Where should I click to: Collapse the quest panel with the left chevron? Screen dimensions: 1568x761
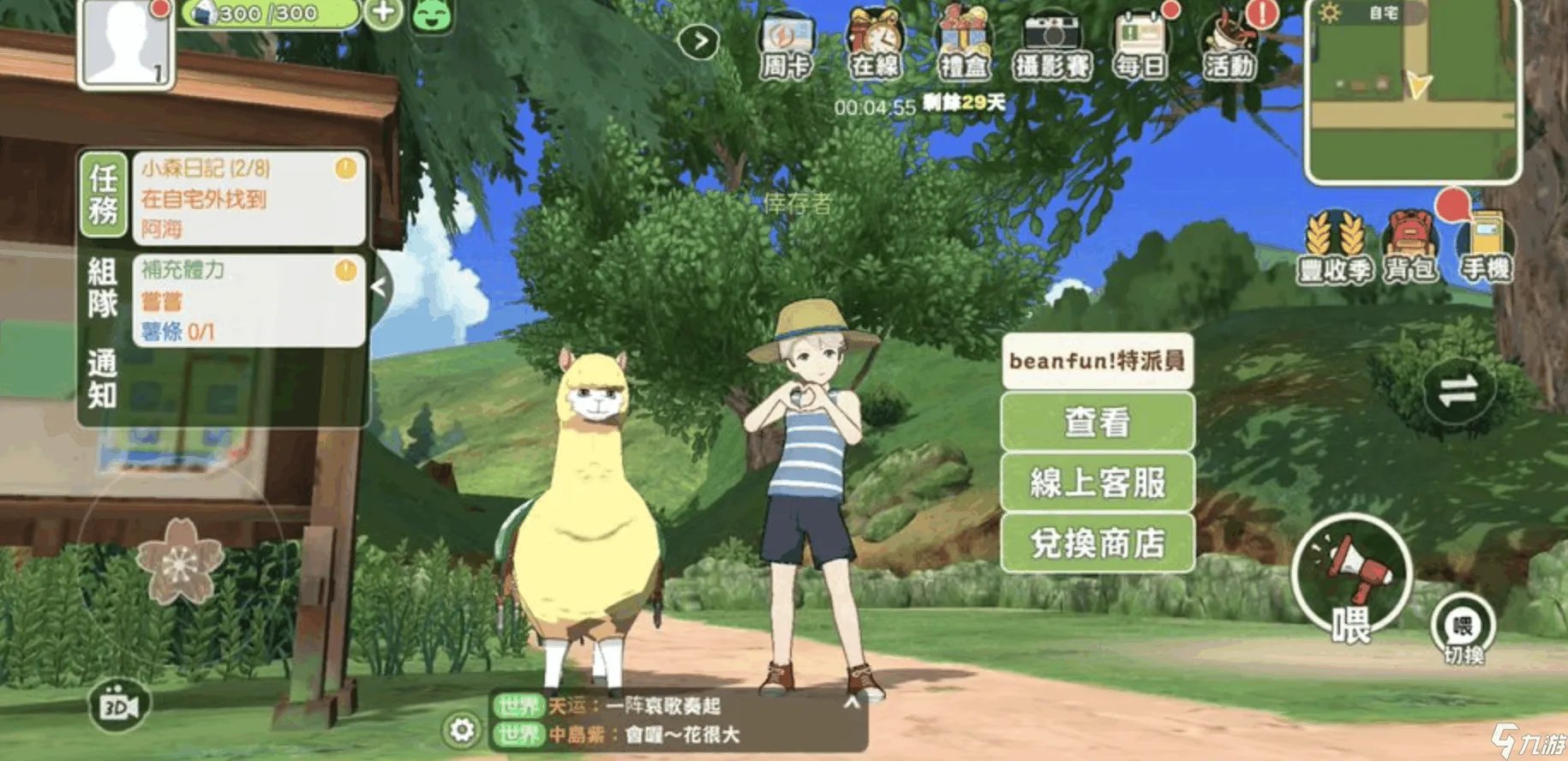click(380, 287)
